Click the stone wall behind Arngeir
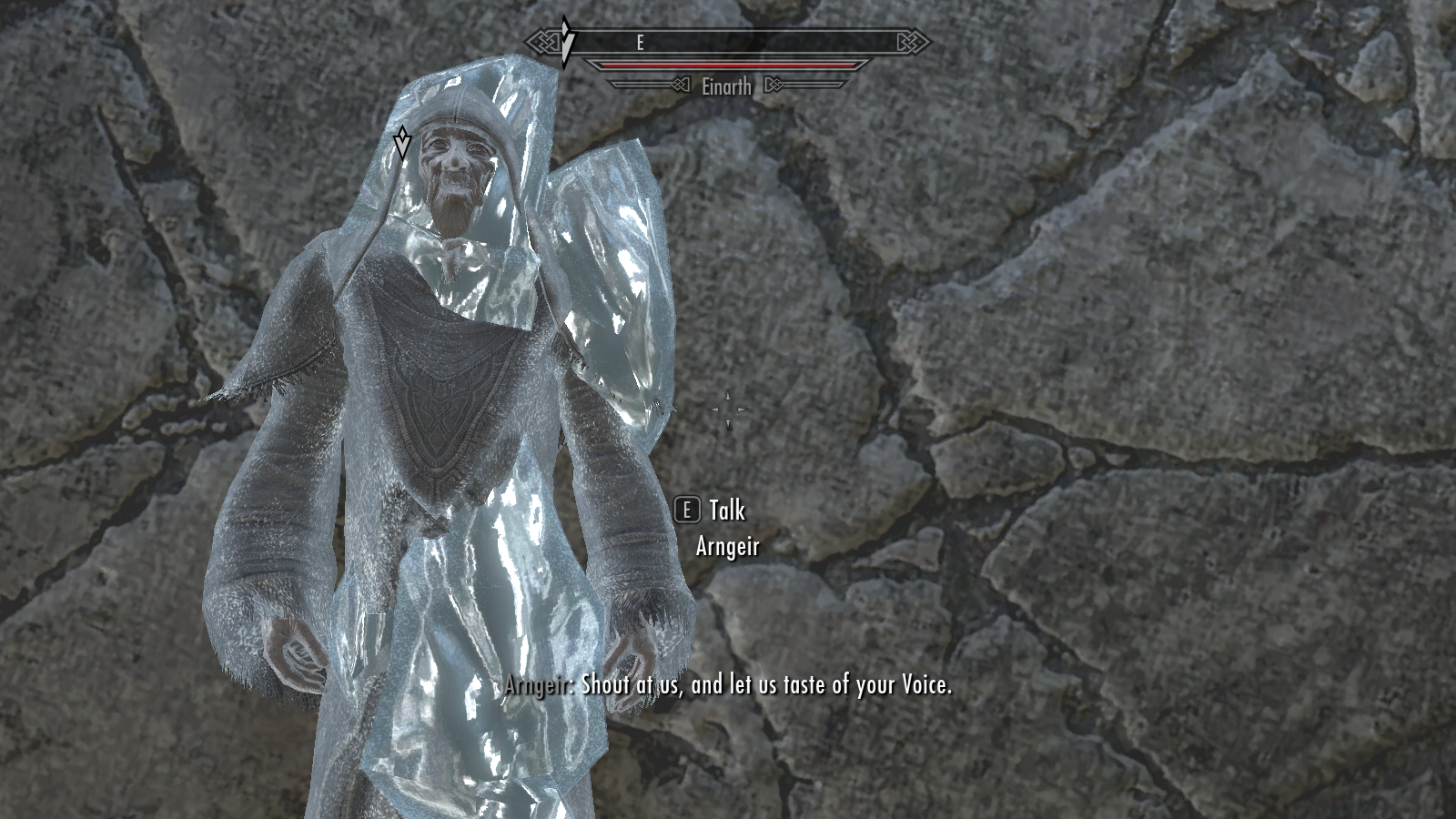The width and height of the screenshot is (1456, 819). coord(1092,364)
